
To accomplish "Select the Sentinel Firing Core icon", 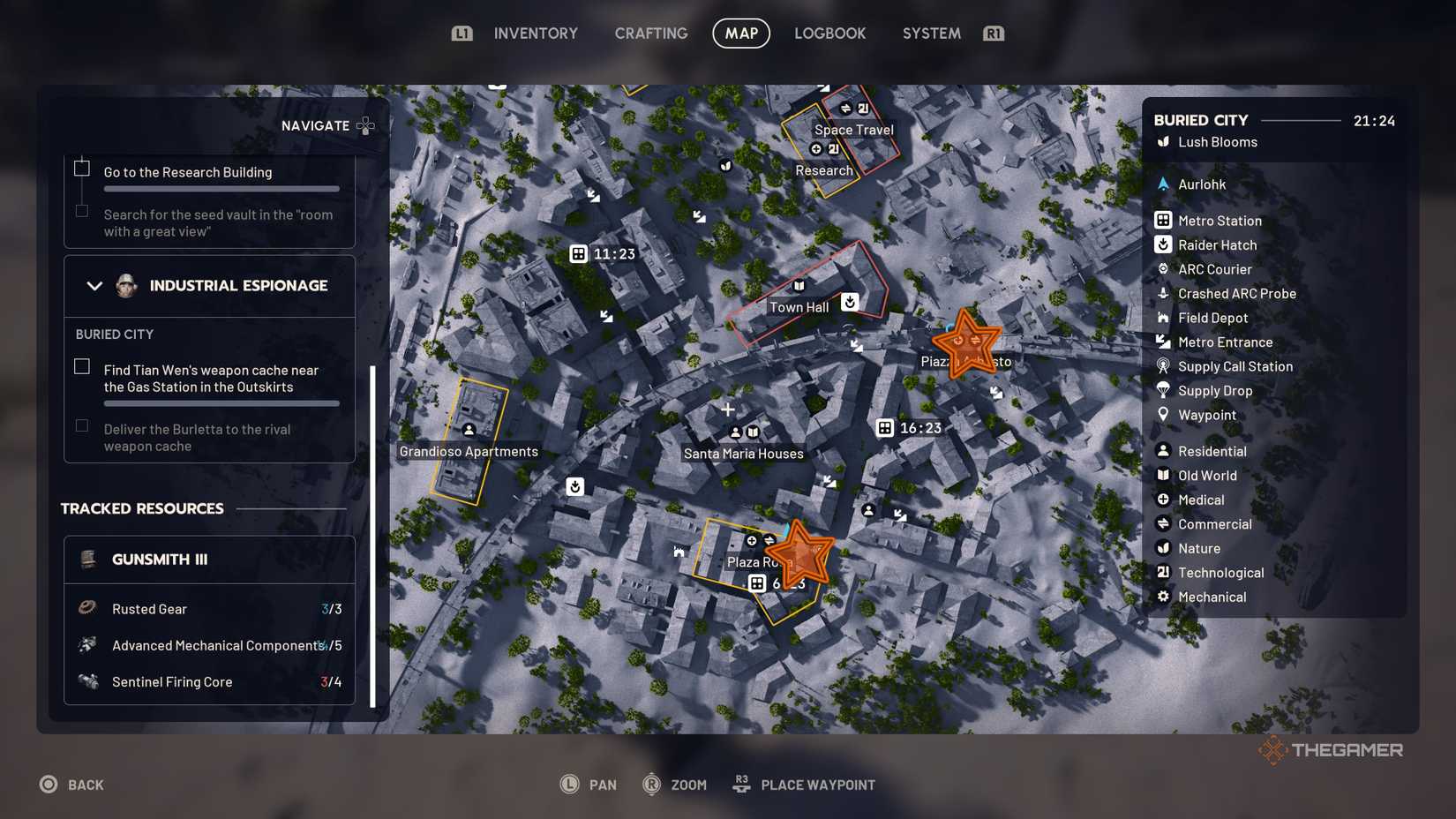I will (86, 680).
